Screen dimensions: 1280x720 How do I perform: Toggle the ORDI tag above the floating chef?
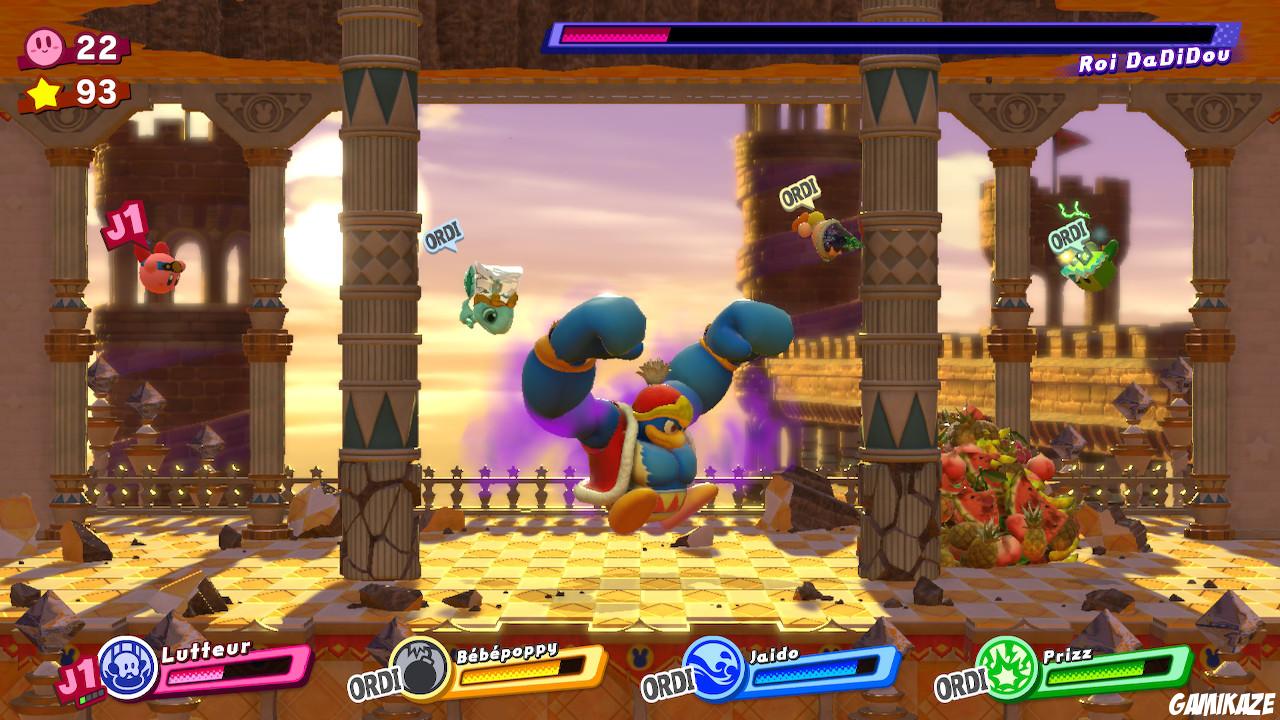point(444,237)
